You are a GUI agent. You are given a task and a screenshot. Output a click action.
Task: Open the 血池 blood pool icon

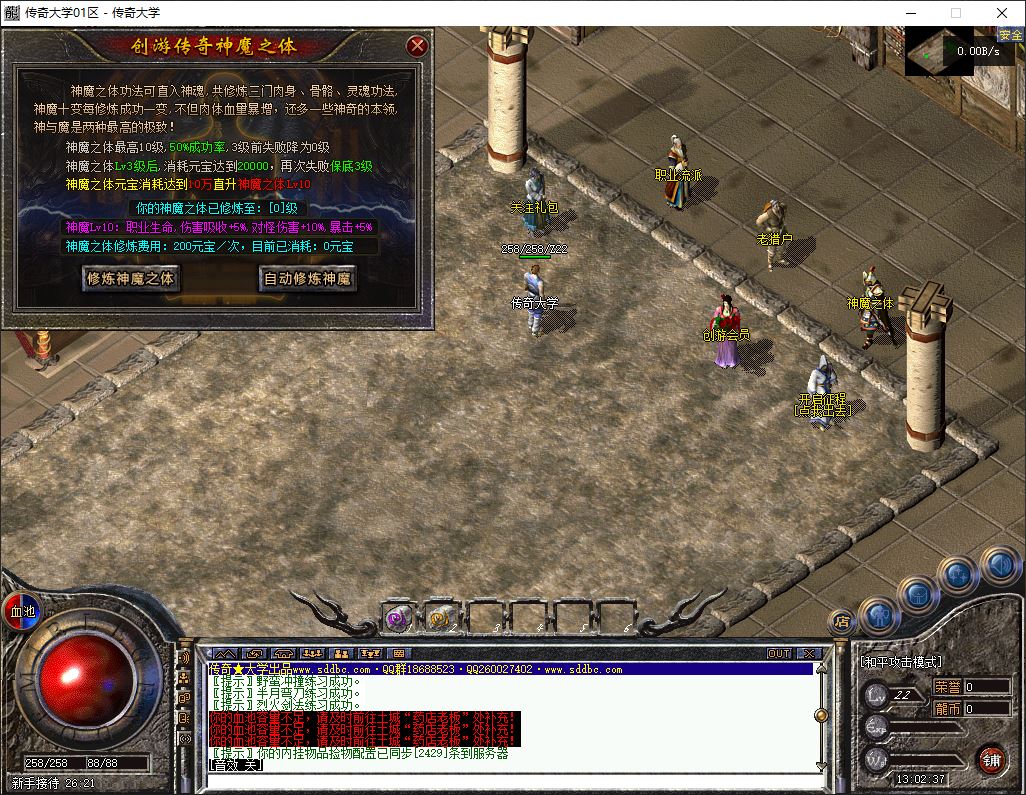[21, 610]
